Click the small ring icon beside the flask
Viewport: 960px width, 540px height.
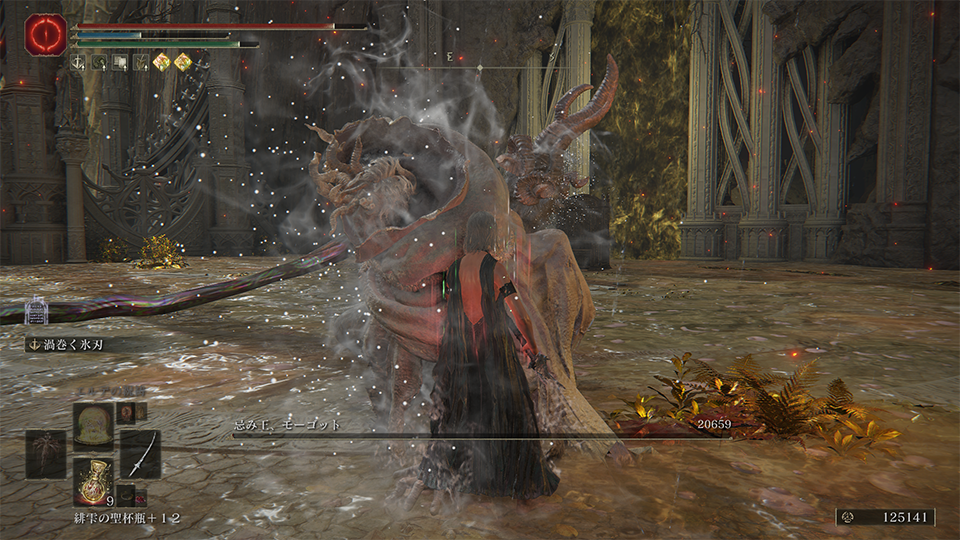(127, 497)
